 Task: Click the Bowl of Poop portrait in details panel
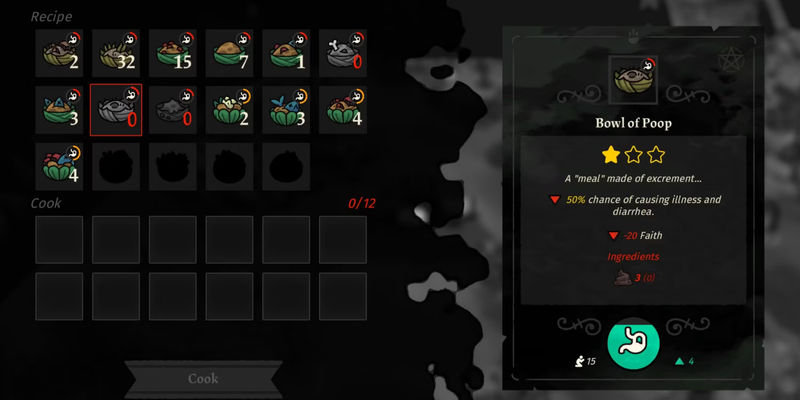click(x=632, y=78)
